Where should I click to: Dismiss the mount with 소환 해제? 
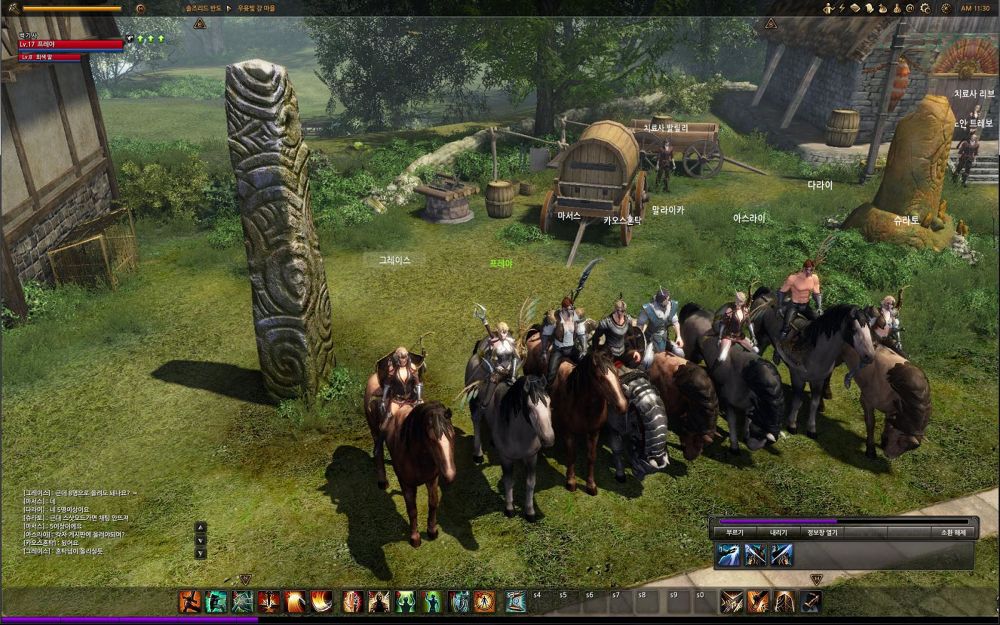tap(950, 533)
